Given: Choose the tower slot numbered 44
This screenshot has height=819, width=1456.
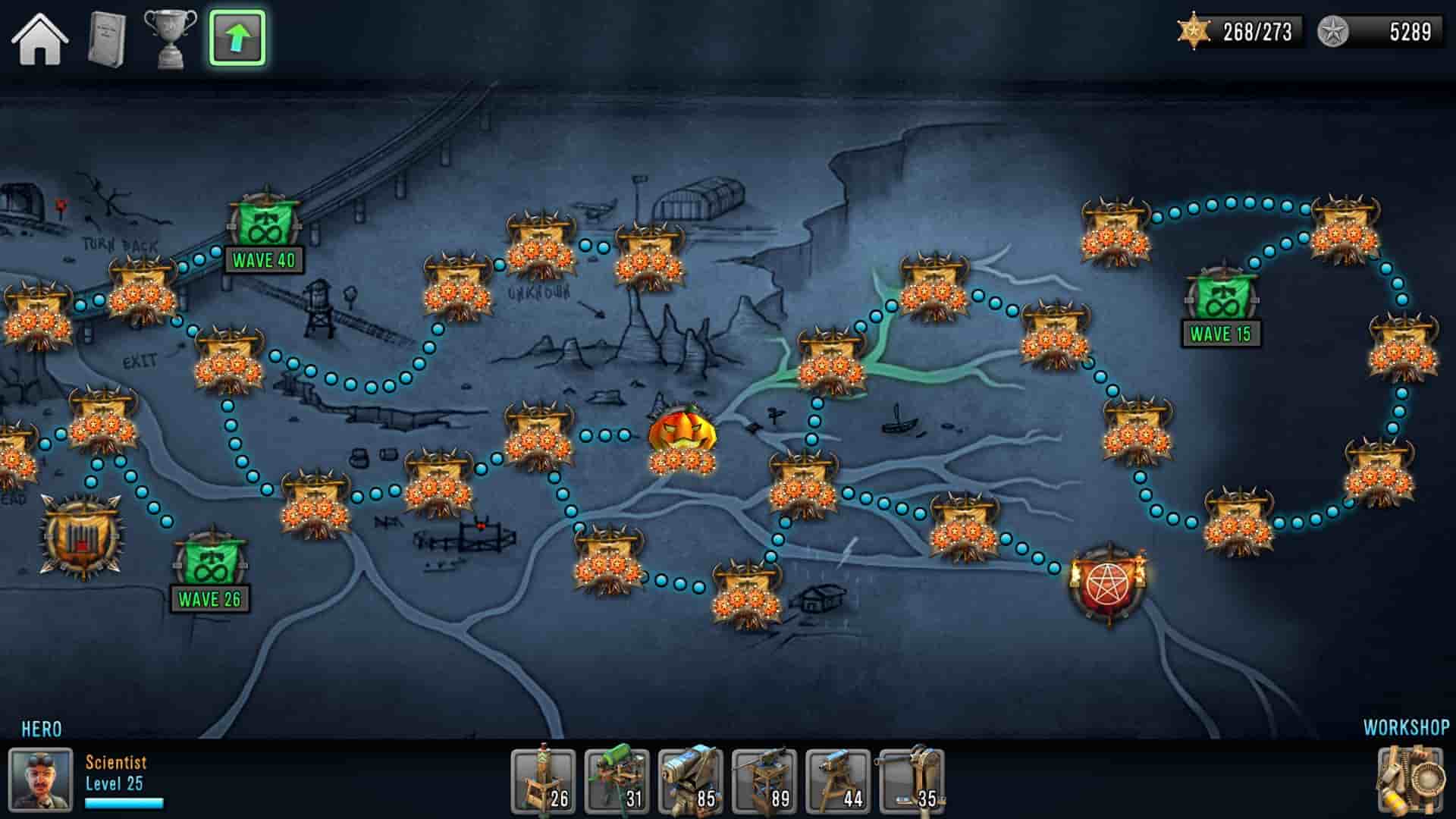Looking at the screenshot, I should (837, 781).
